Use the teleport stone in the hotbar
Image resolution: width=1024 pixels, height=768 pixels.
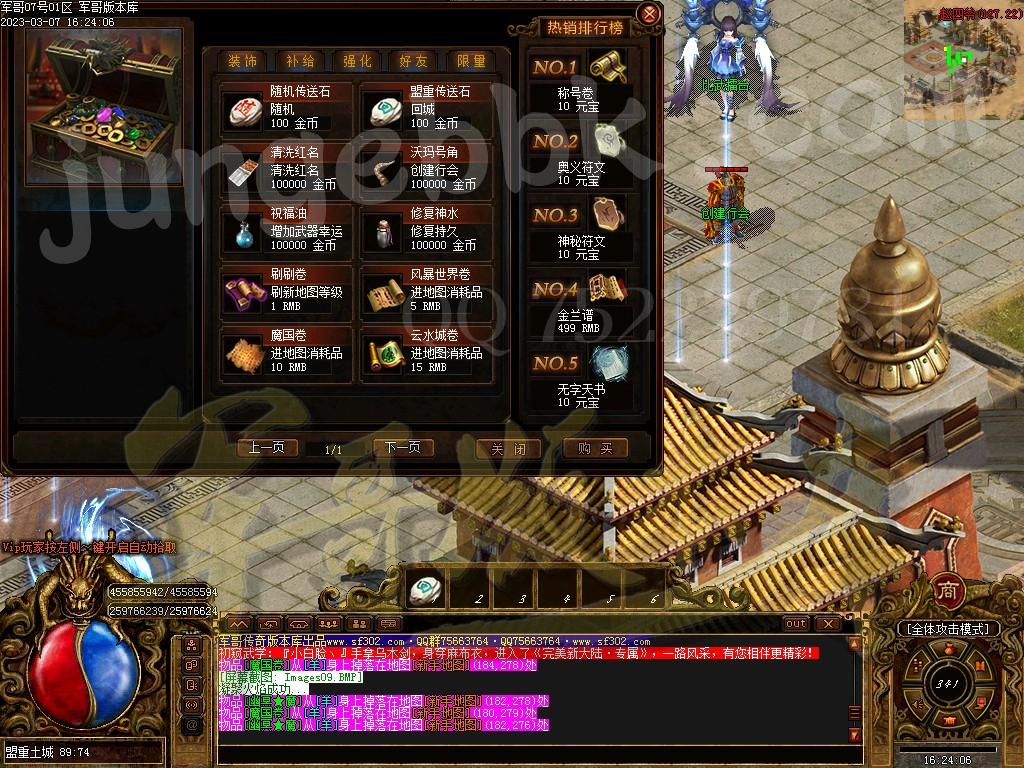coord(427,588)
